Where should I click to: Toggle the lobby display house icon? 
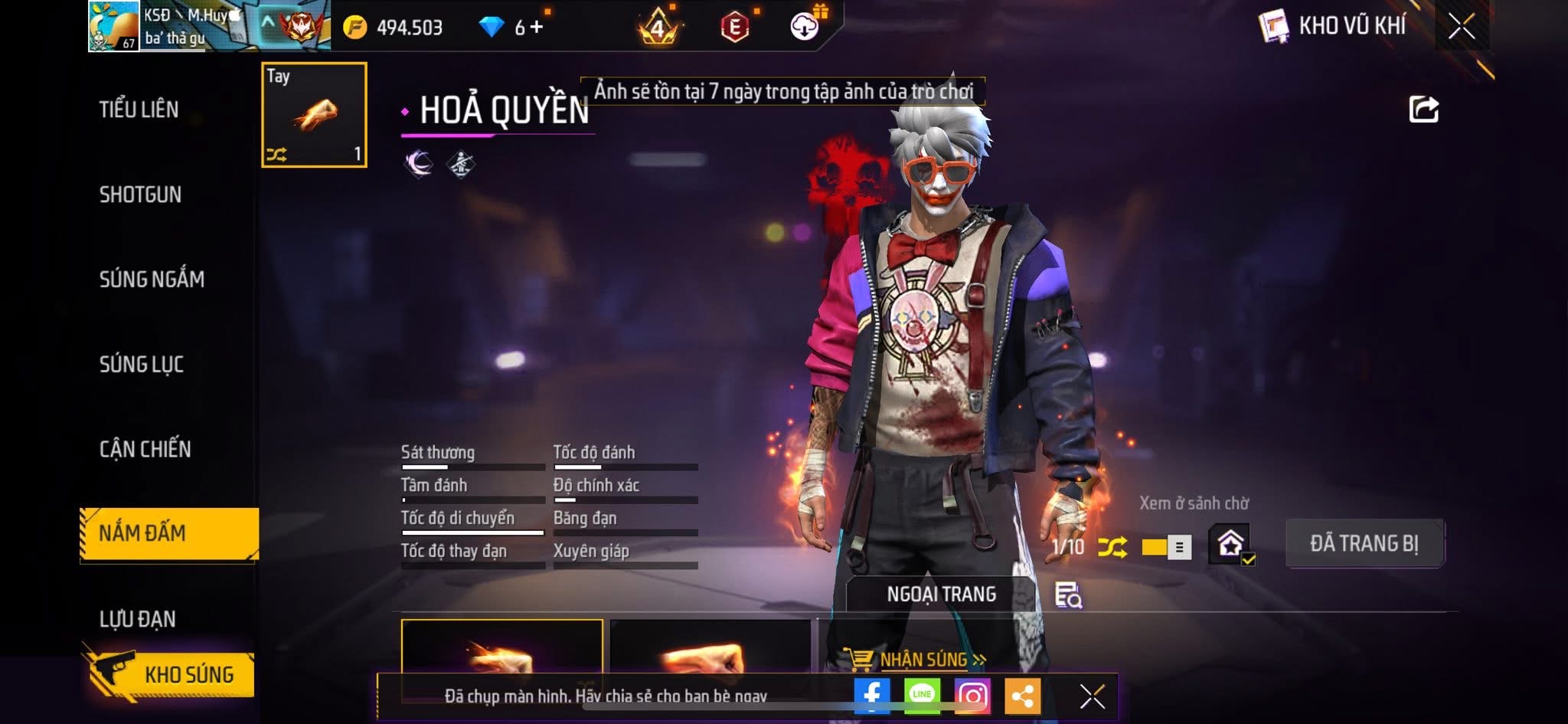[1230, 544]
